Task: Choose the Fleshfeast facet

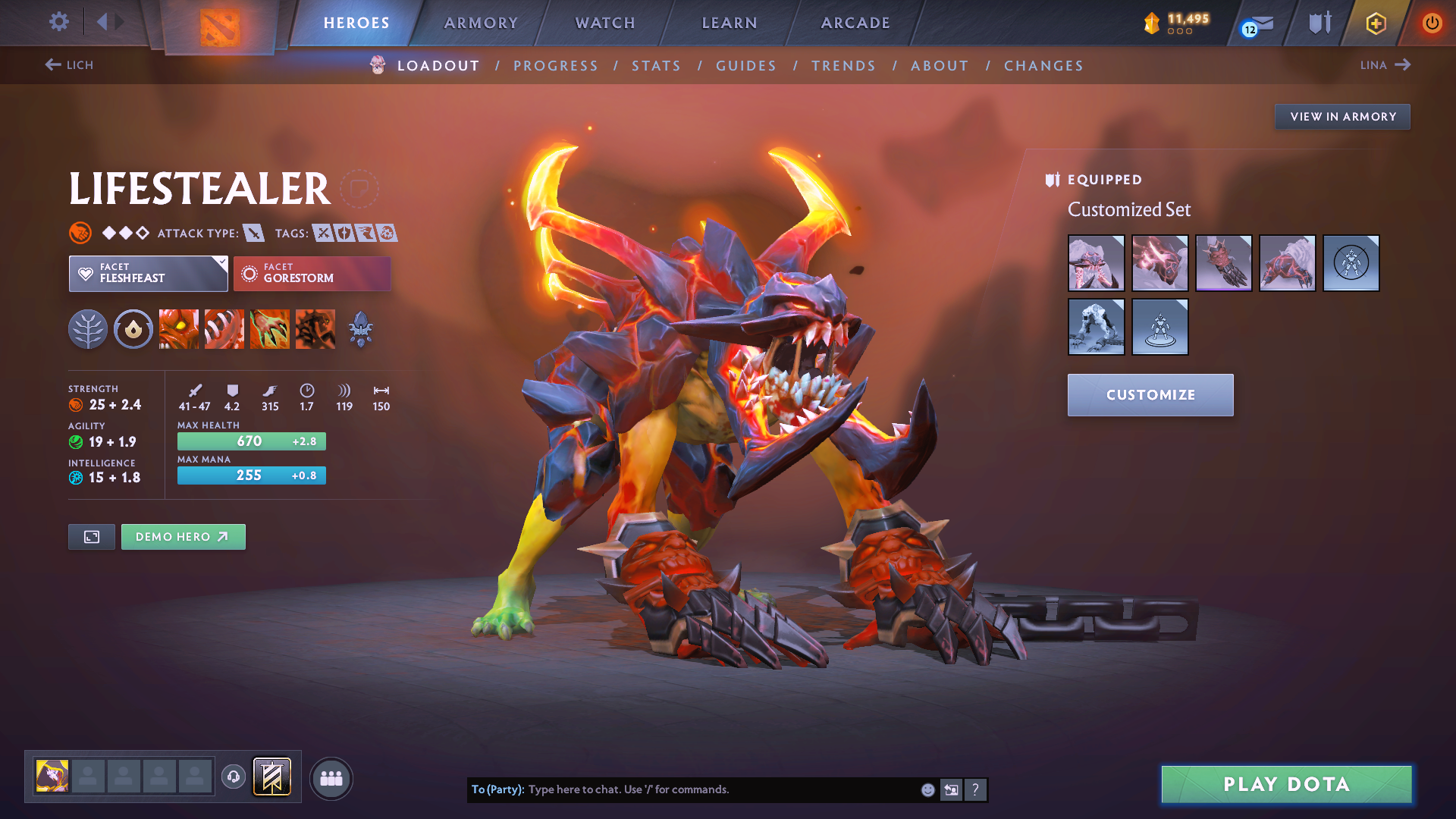Action: (148, 273)
